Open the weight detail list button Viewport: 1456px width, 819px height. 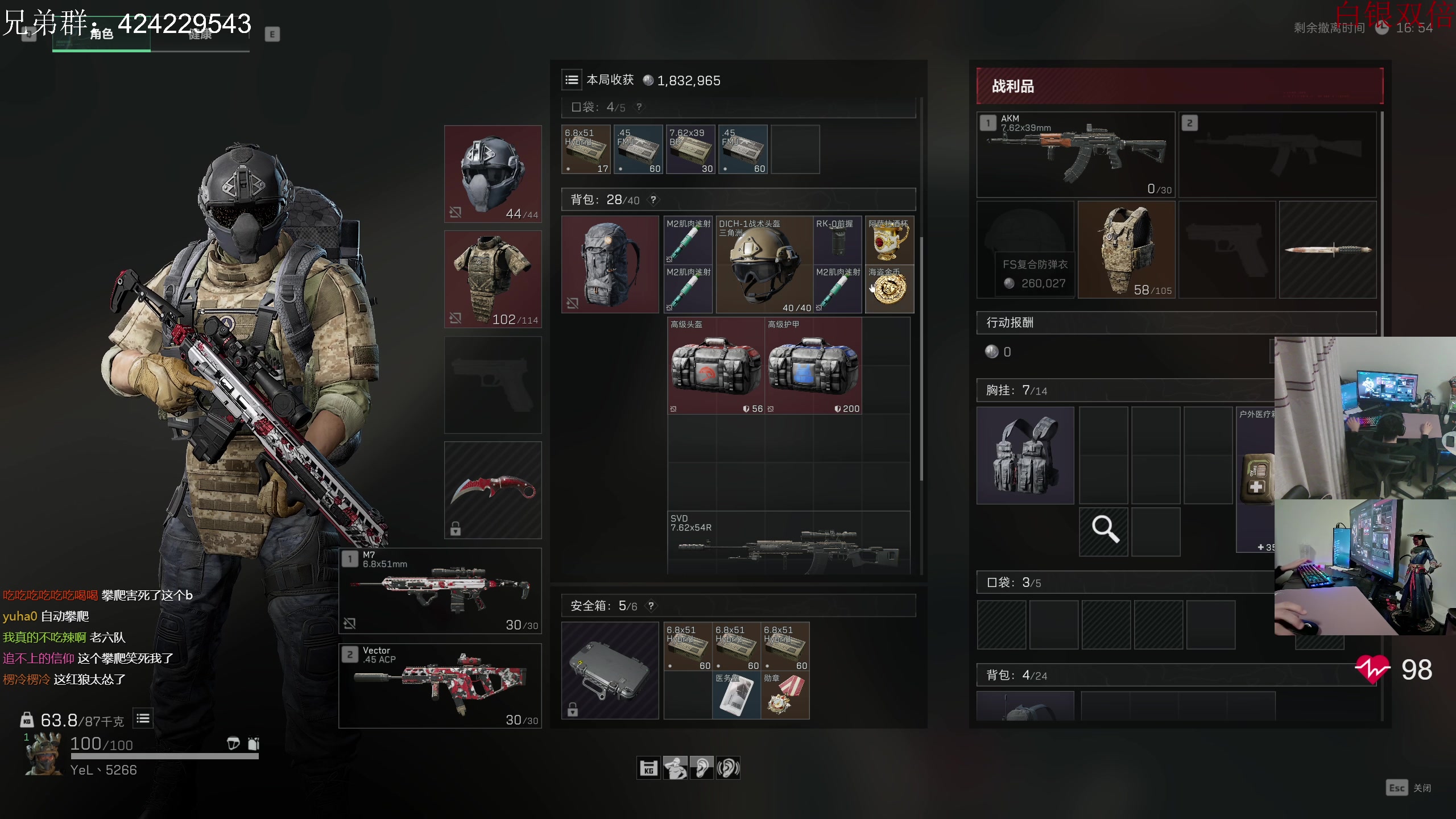click(x=143, y=719)
